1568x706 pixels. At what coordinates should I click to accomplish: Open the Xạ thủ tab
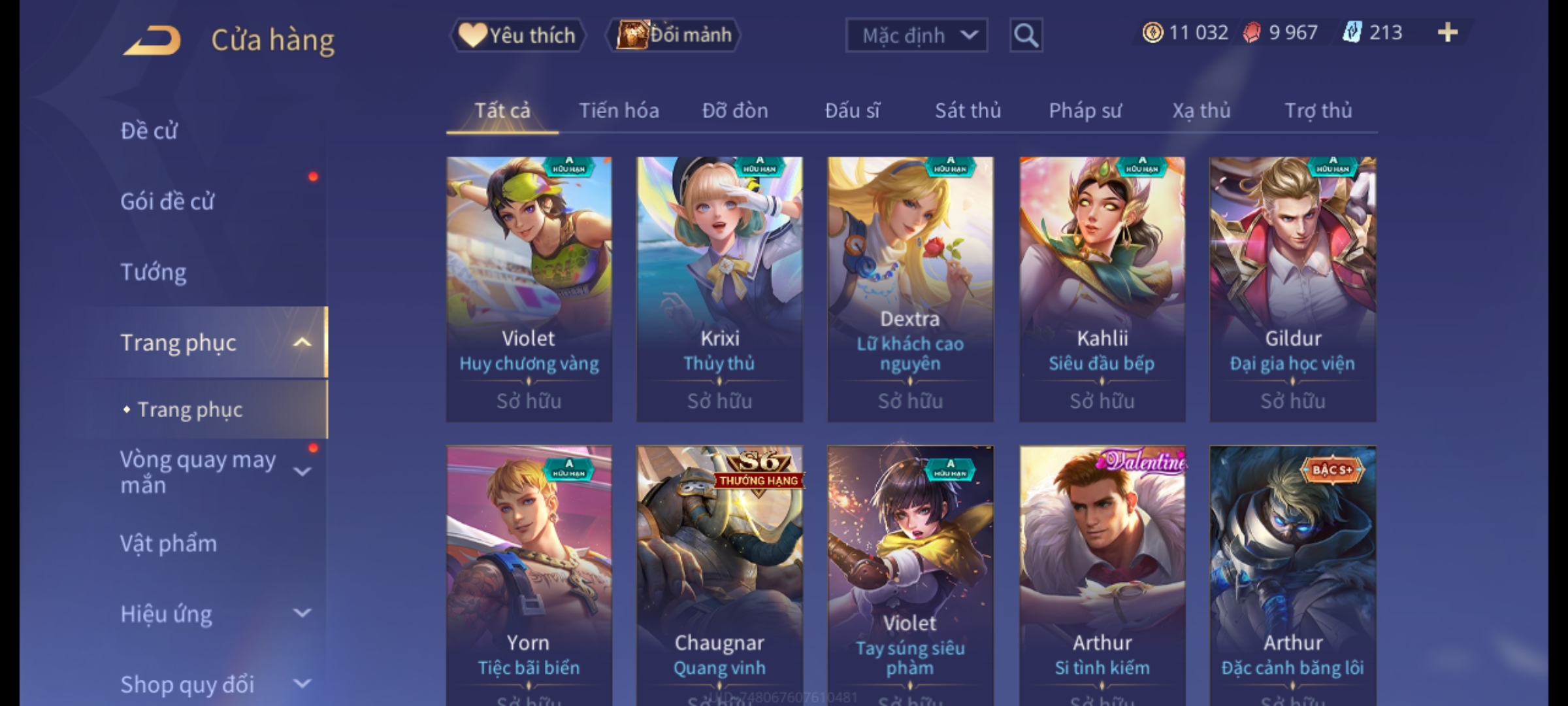click(x=1201, y=110)
